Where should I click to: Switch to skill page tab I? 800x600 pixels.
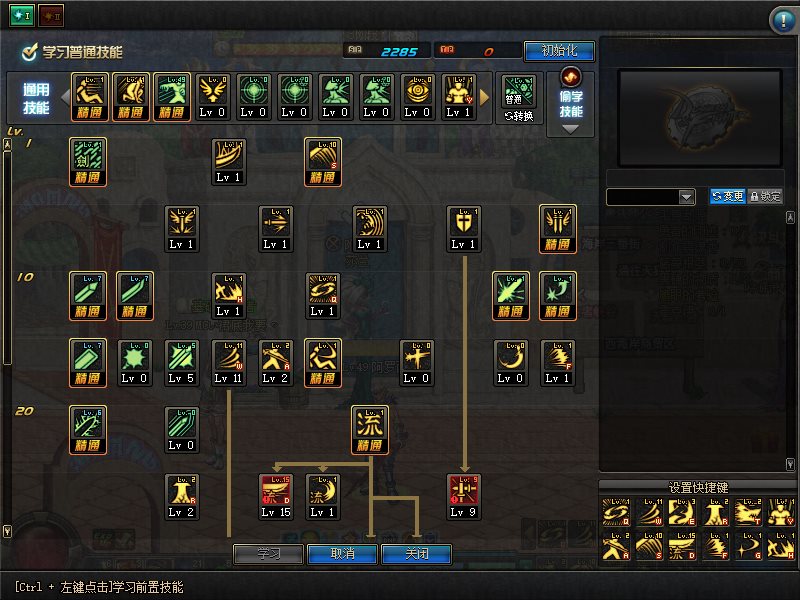[x=21, y=17]
